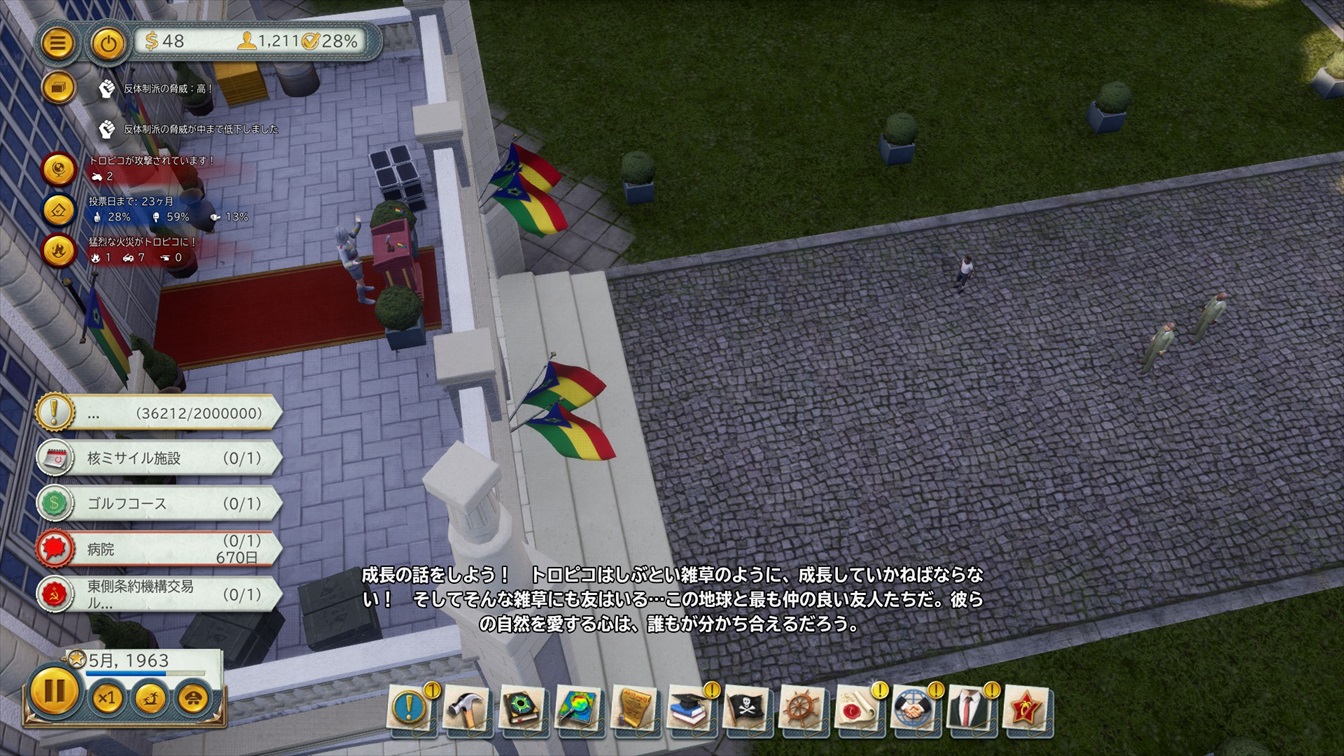Screen dimensions: 1344x756
Task: Change the x1 game speed
Action: (x=106, y=697)
